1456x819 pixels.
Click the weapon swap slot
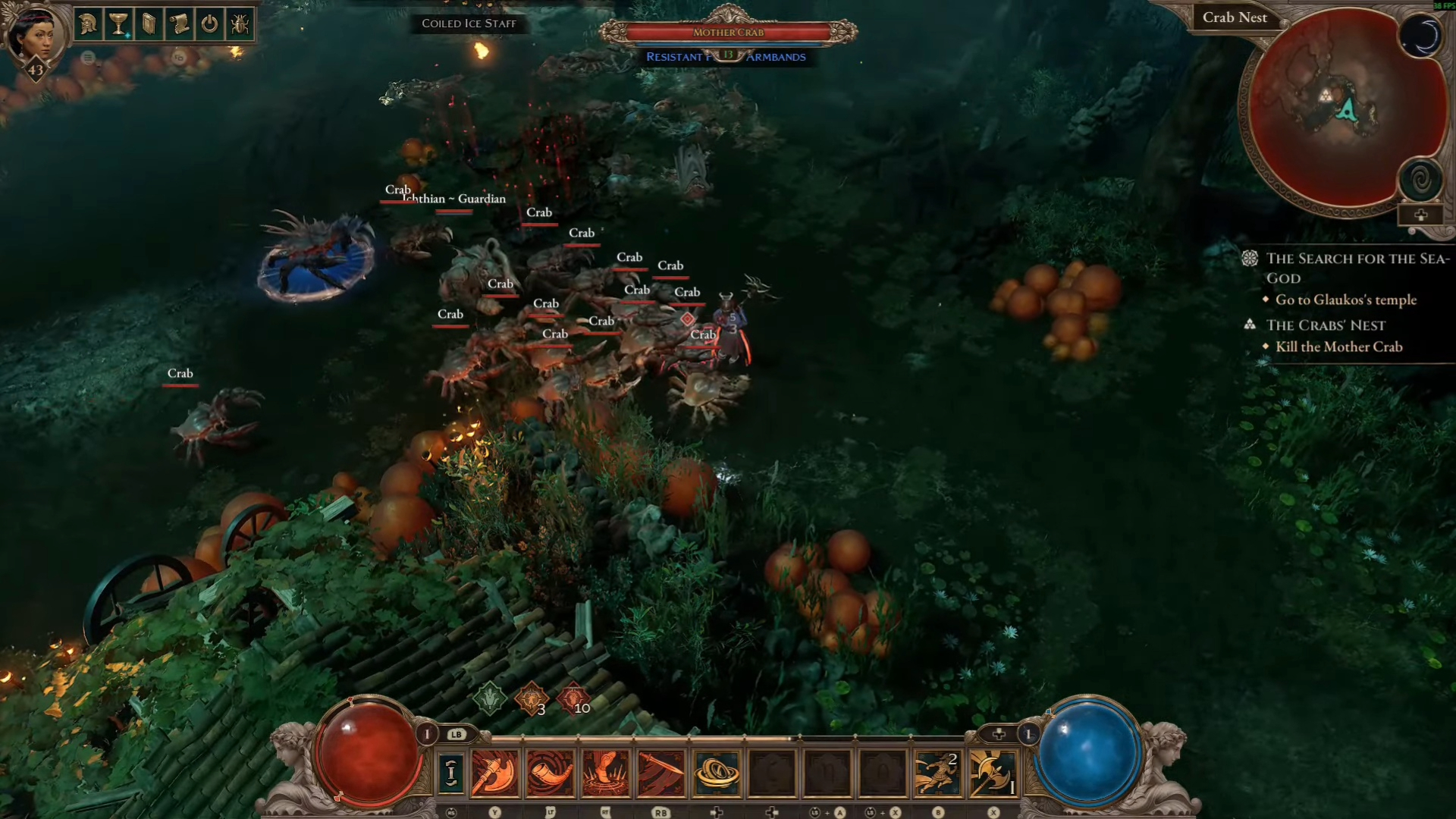pyautogui.click(x=451, y=773)
